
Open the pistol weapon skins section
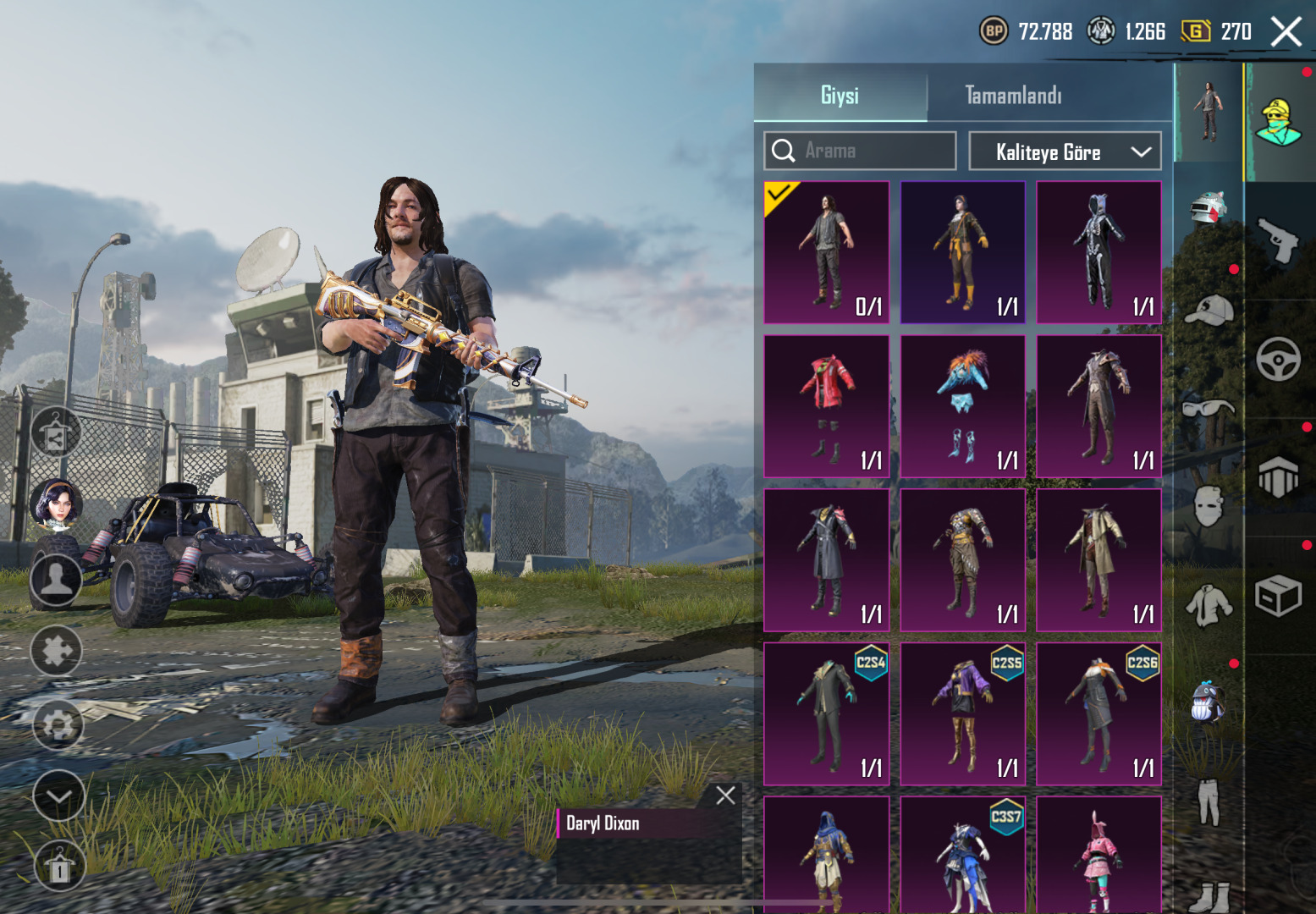click(x=1278, y=240)
